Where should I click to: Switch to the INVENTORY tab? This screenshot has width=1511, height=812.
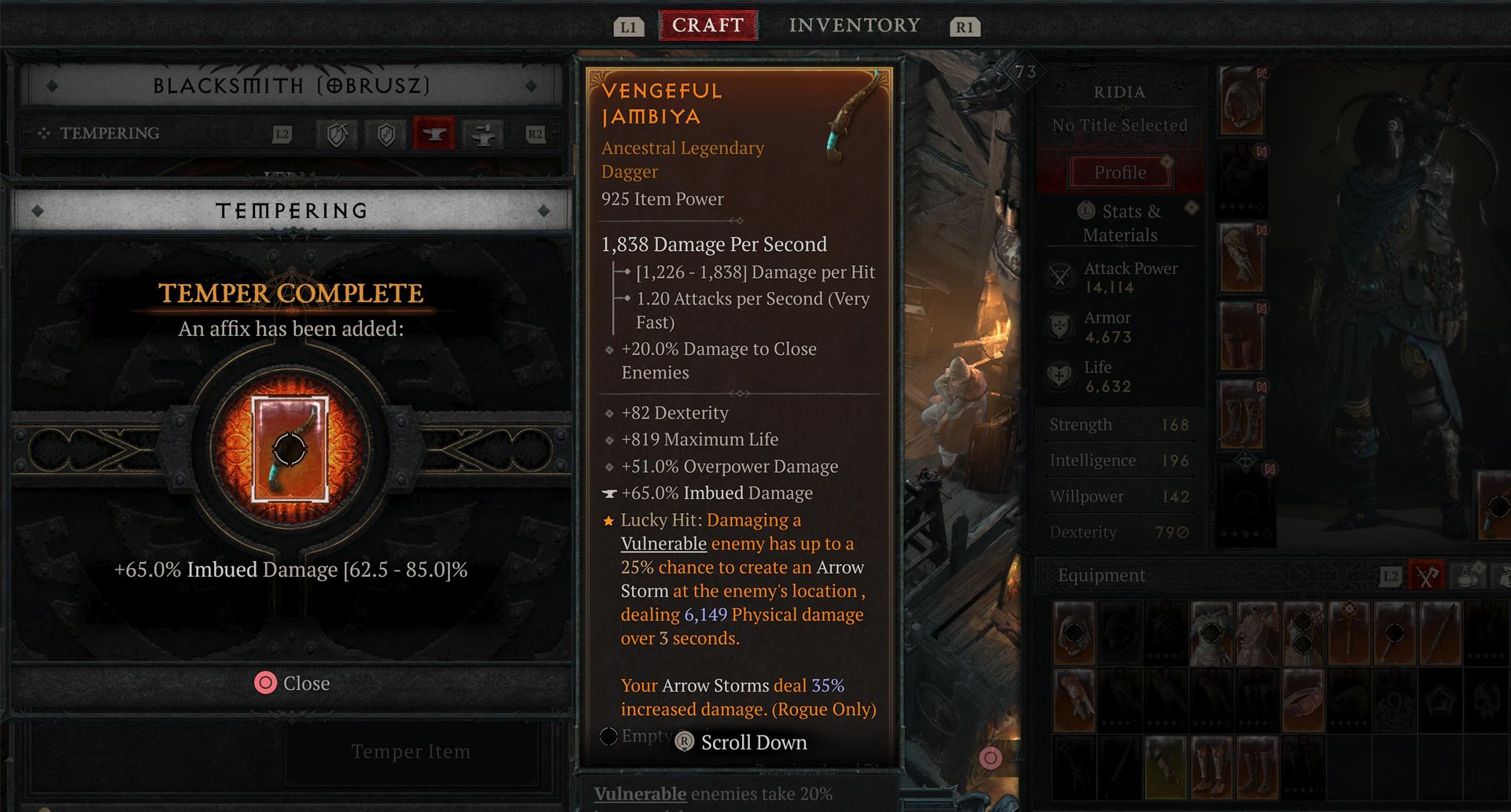[x=854, y=24]
